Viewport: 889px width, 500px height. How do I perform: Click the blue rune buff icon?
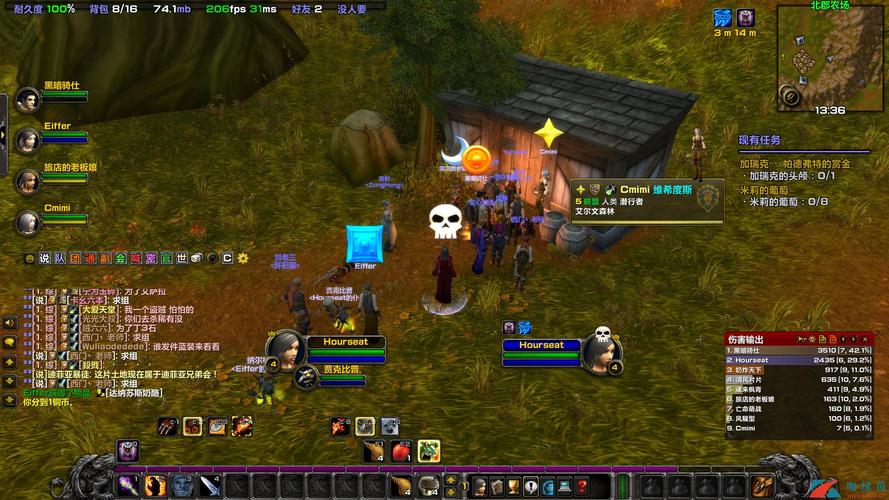coord(722,18)
